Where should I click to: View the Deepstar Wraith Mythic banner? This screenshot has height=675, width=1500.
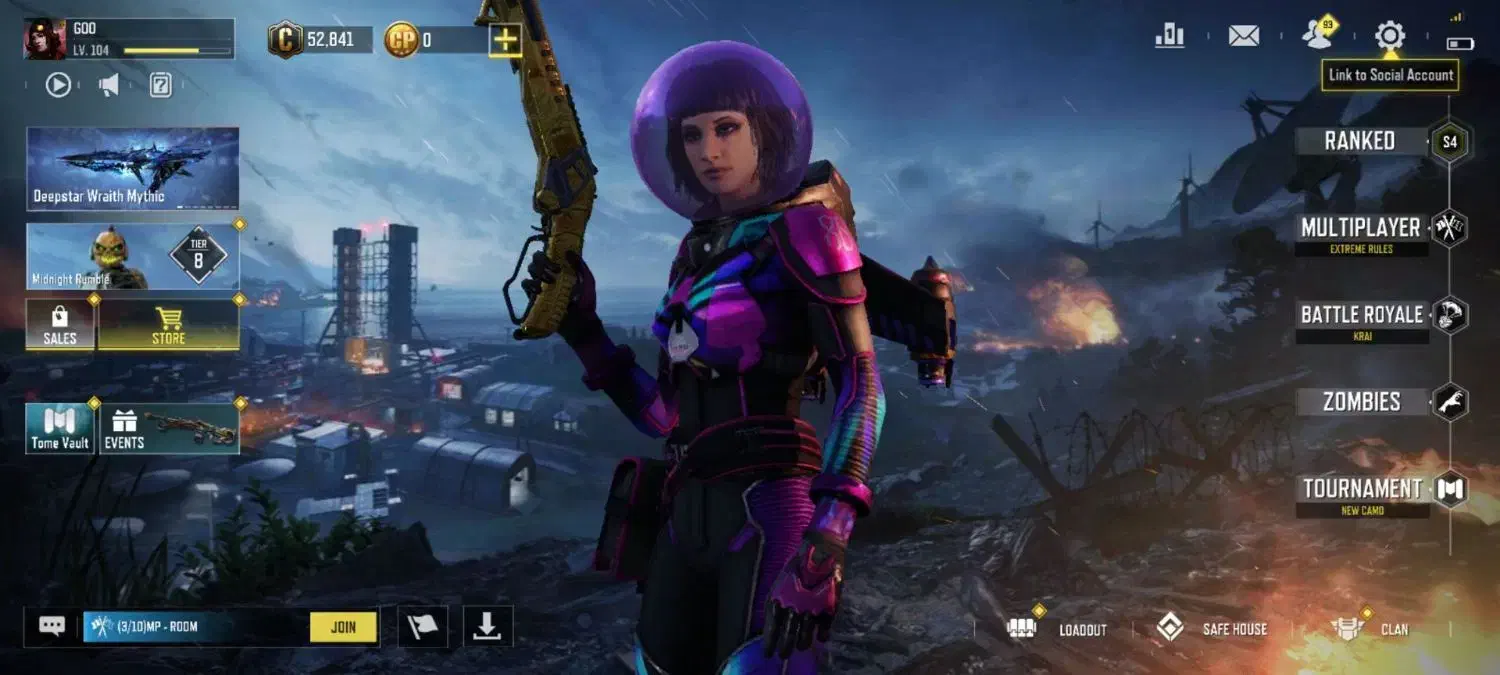[x=132, y=168]
